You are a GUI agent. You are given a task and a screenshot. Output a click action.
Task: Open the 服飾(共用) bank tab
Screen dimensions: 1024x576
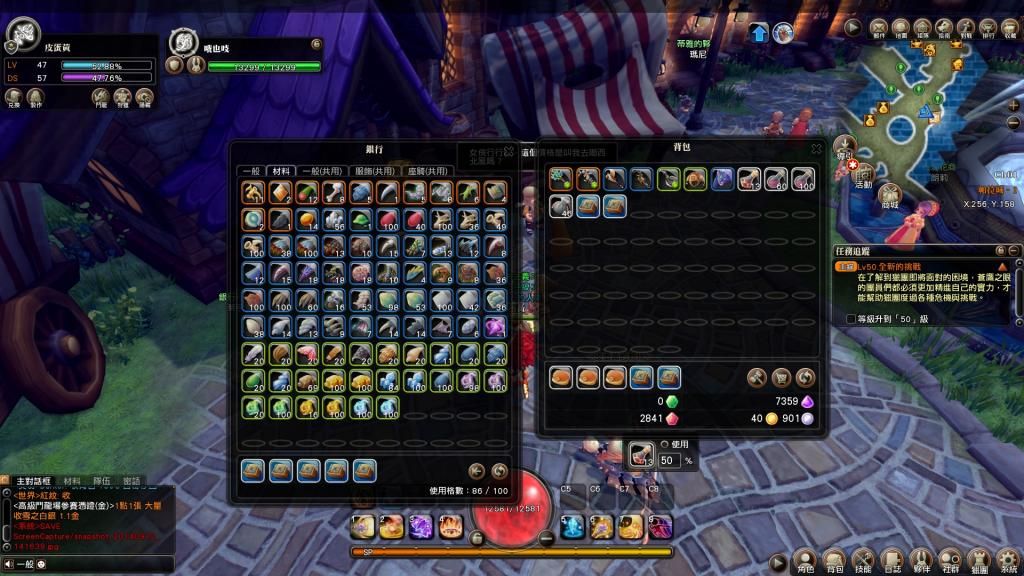click(x=374, y=171)
